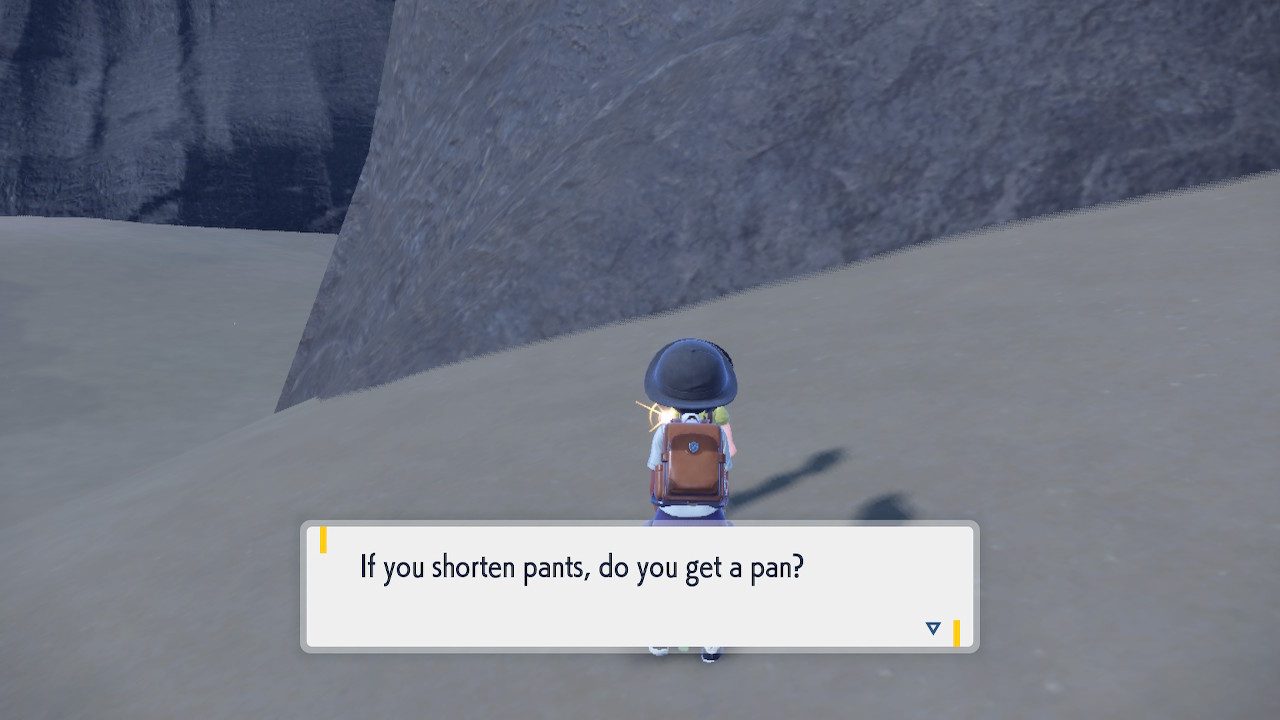Click the question mark ending the dialogue line
This screenshot has height=720, width=1280.
(798, 565)
